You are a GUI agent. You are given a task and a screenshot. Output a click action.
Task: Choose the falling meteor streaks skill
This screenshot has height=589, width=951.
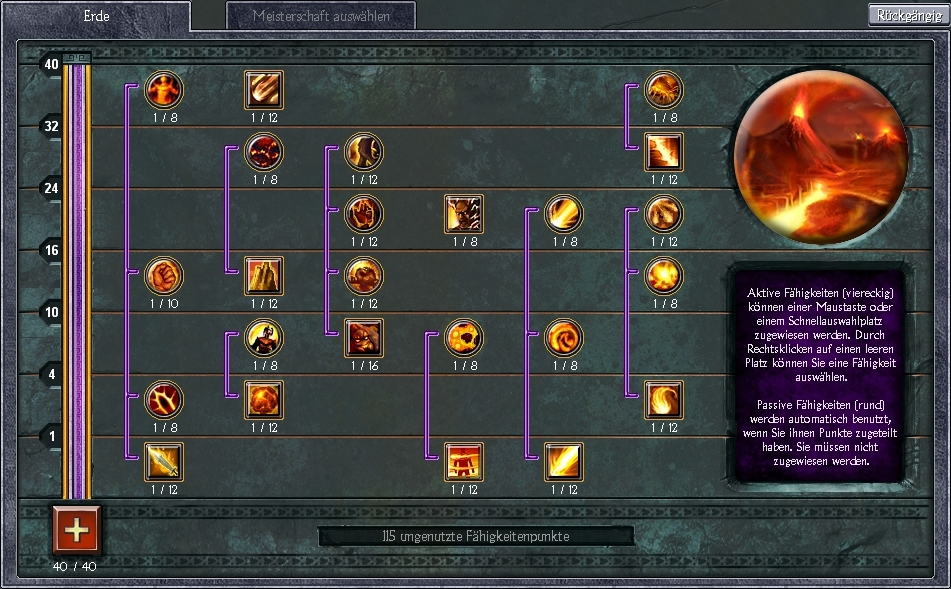(x=264, y=90)
